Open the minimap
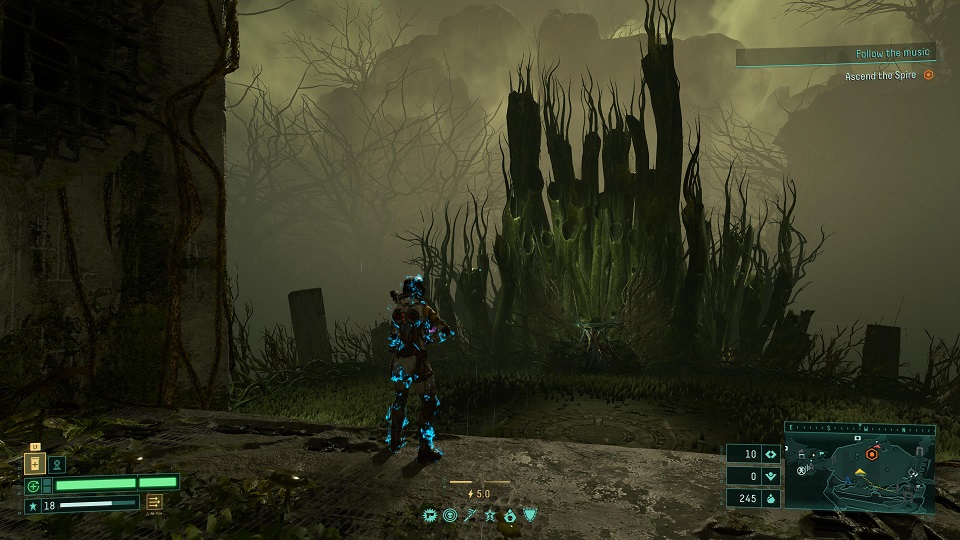 click(x=860, y=471)
